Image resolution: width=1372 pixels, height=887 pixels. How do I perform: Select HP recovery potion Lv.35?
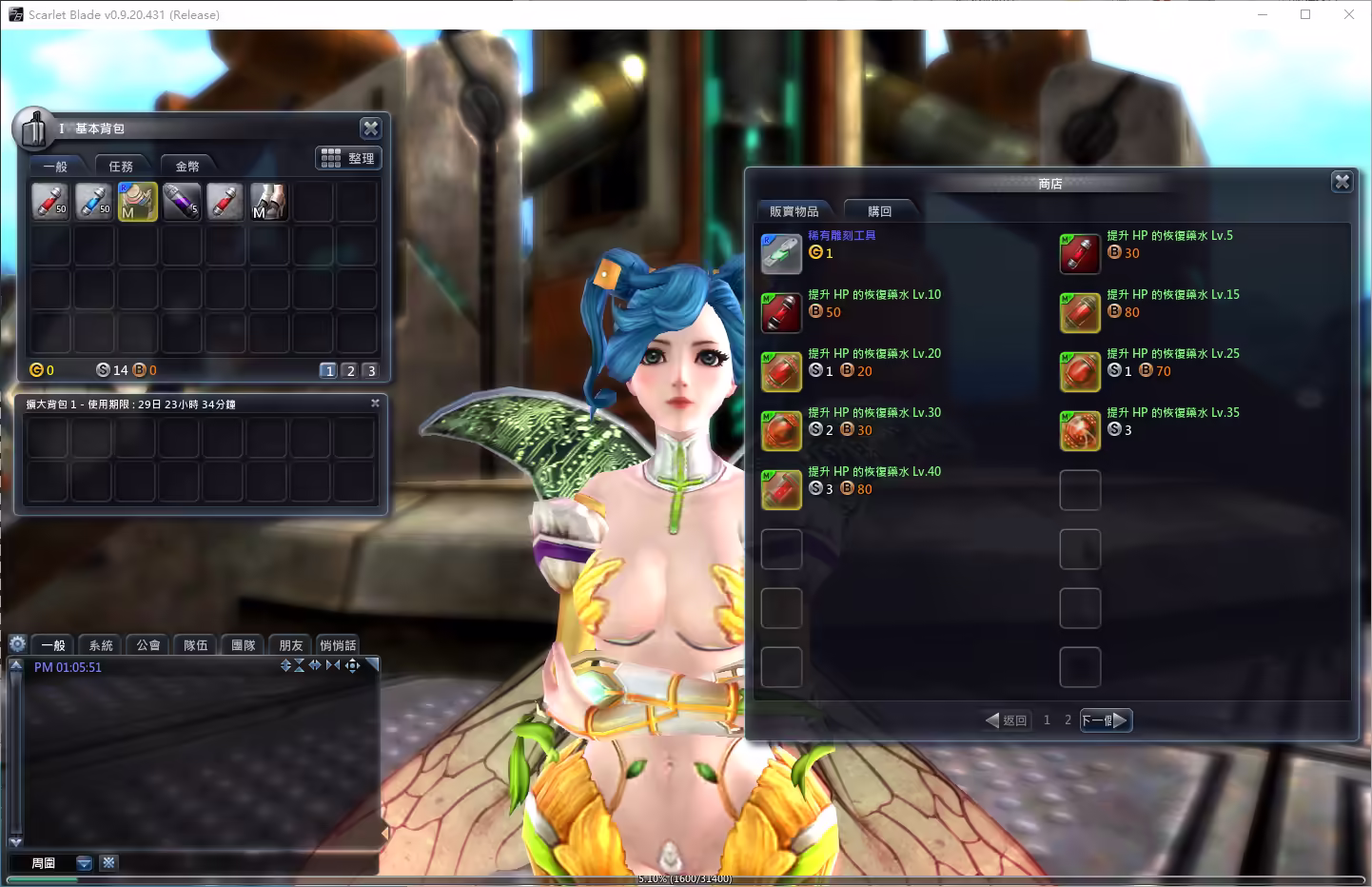tap(1080, 431)
